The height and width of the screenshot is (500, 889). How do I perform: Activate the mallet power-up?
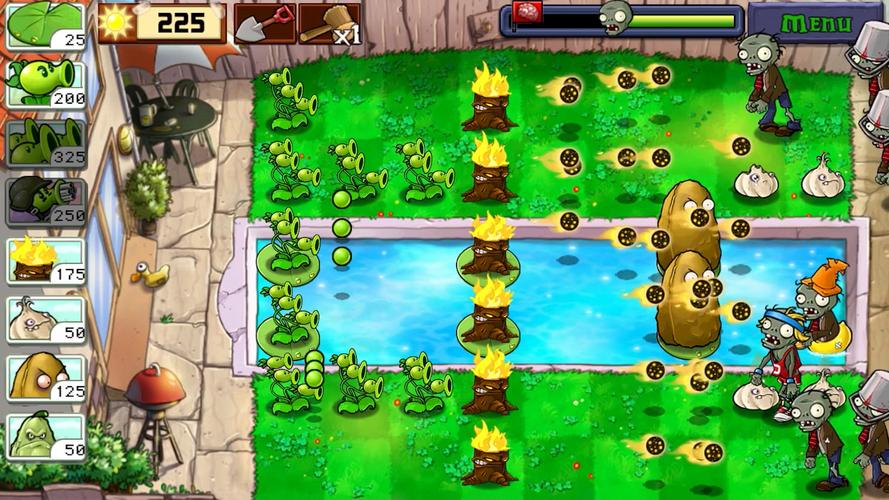329,23
